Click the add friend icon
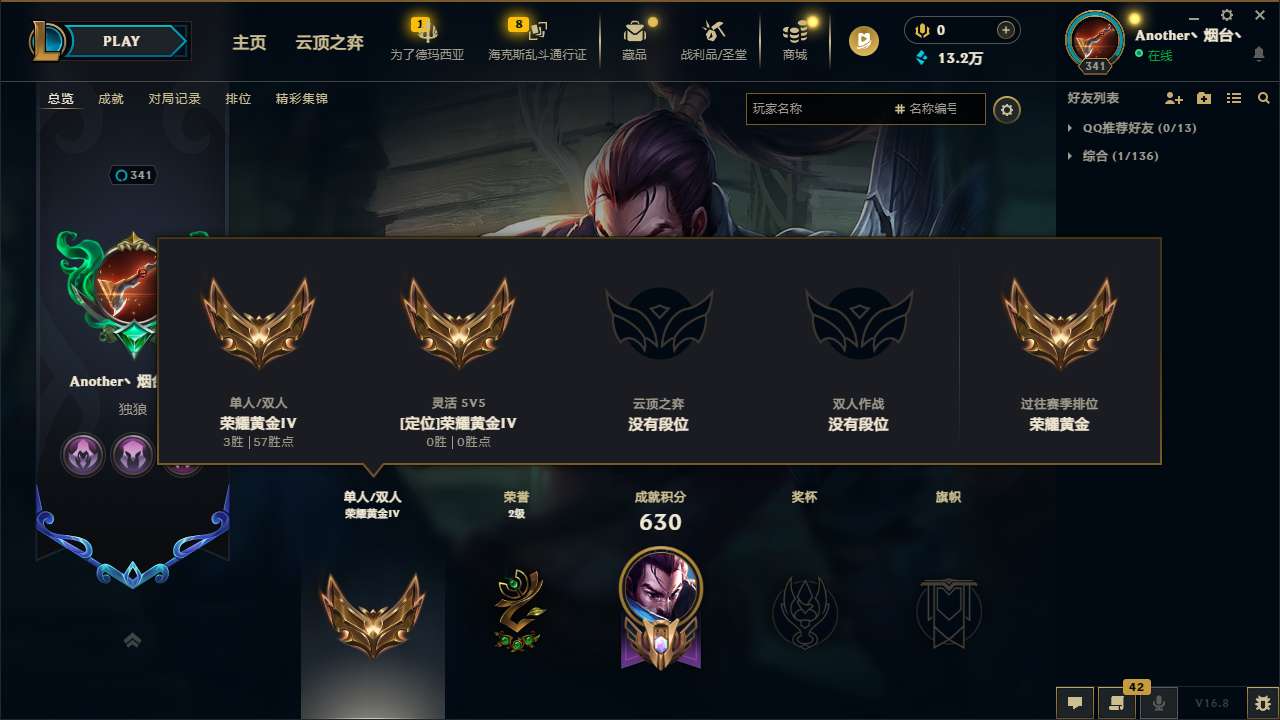The width and height of the screenshot is (1280, 720). [x=1174, y=98]
